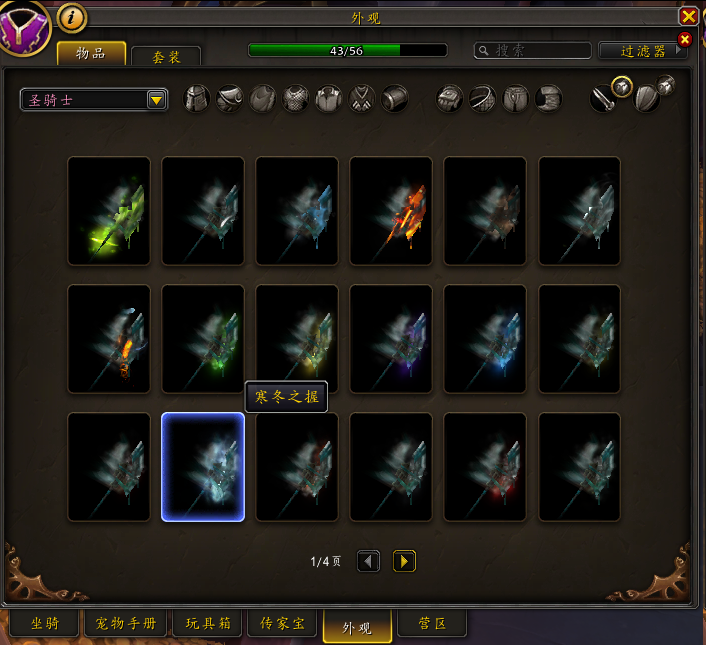Choose the gloves slot filter icon
706x645 pixels.
tap(450, 99)
